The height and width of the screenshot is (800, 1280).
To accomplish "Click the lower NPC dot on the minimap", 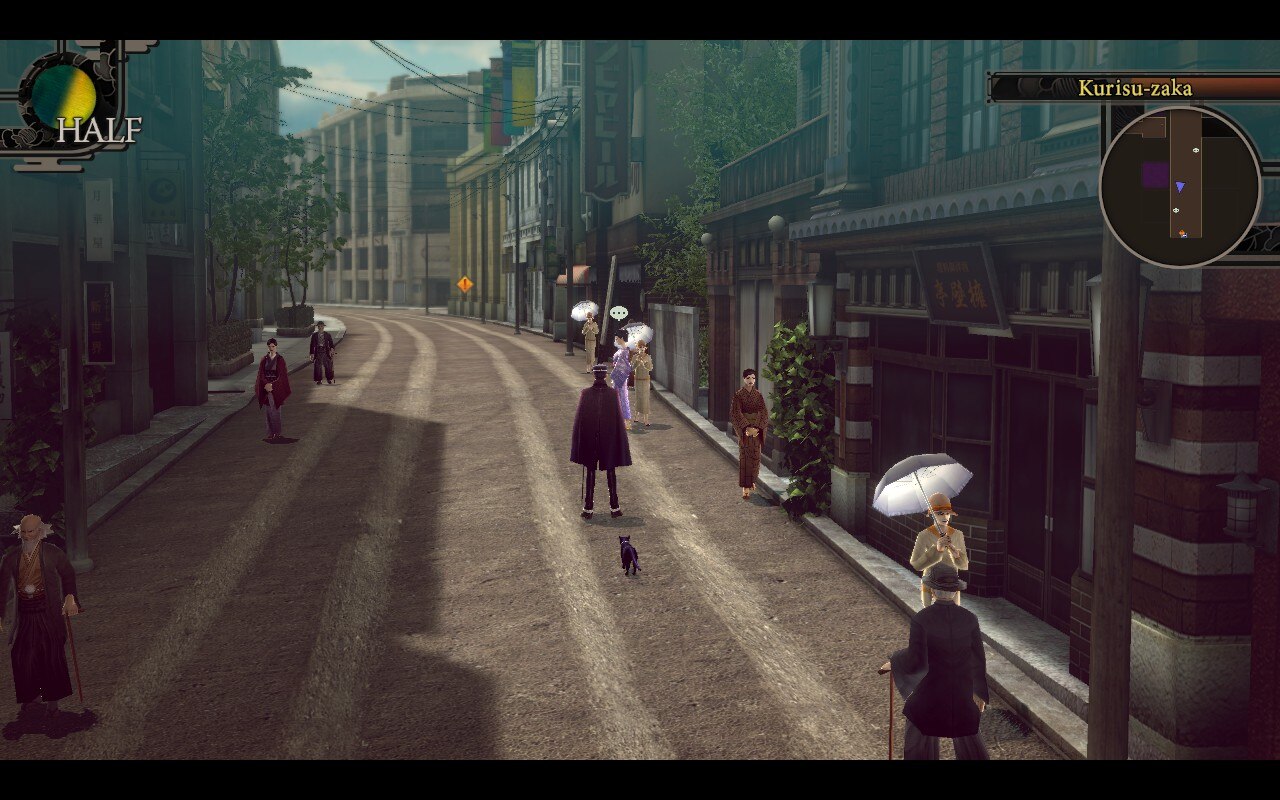I will point(1176,210).
